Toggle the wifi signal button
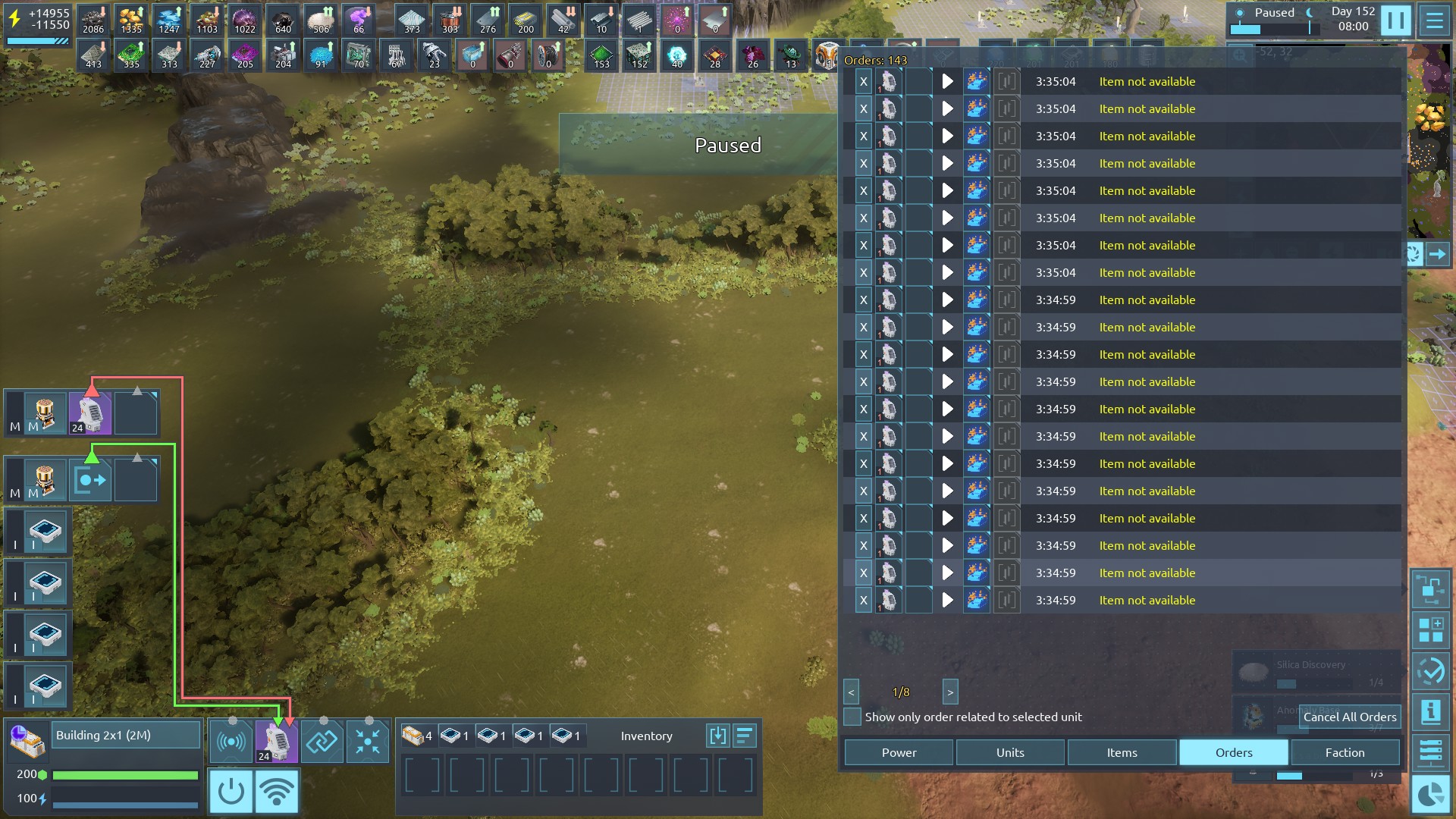1456x819 pixels. click(277, 791)
